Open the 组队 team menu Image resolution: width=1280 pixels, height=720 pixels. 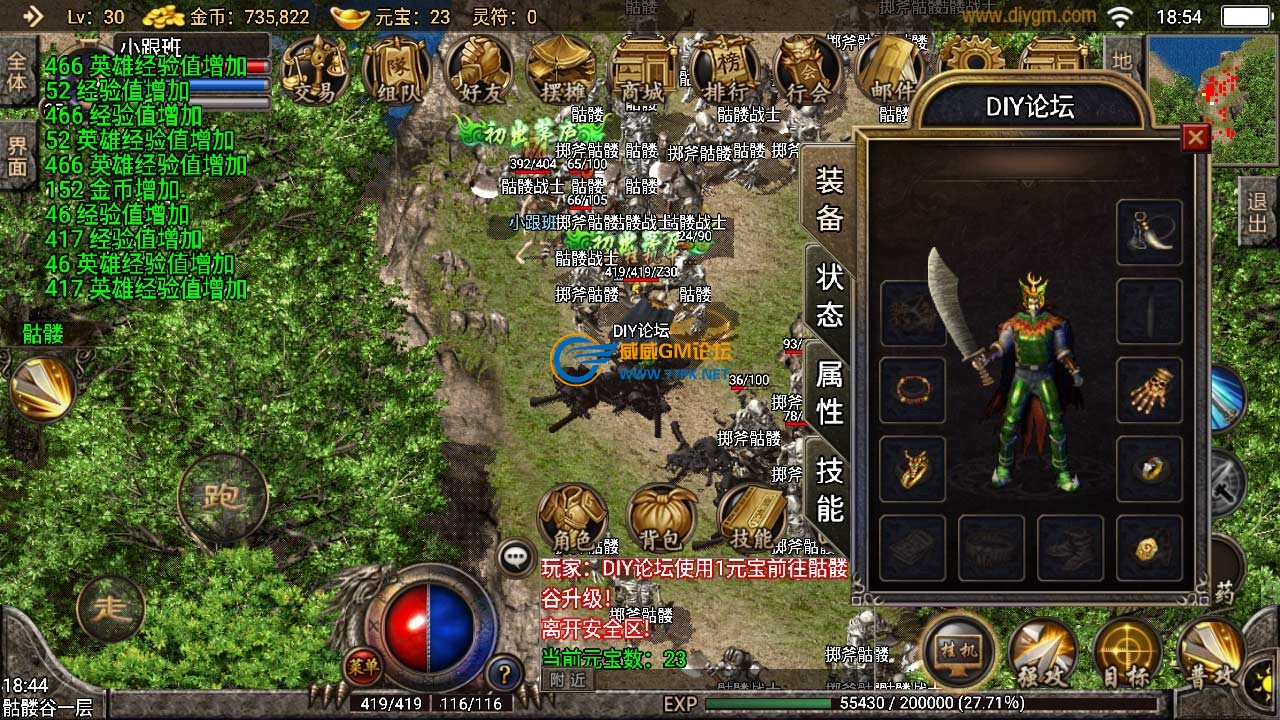[397, 70]
